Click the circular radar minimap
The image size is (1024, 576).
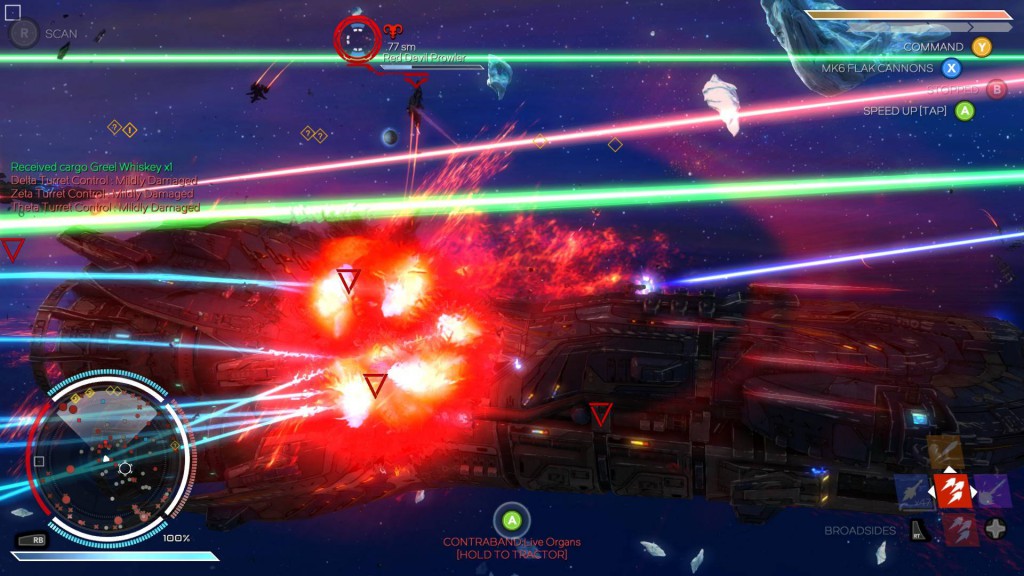[110, 463]
